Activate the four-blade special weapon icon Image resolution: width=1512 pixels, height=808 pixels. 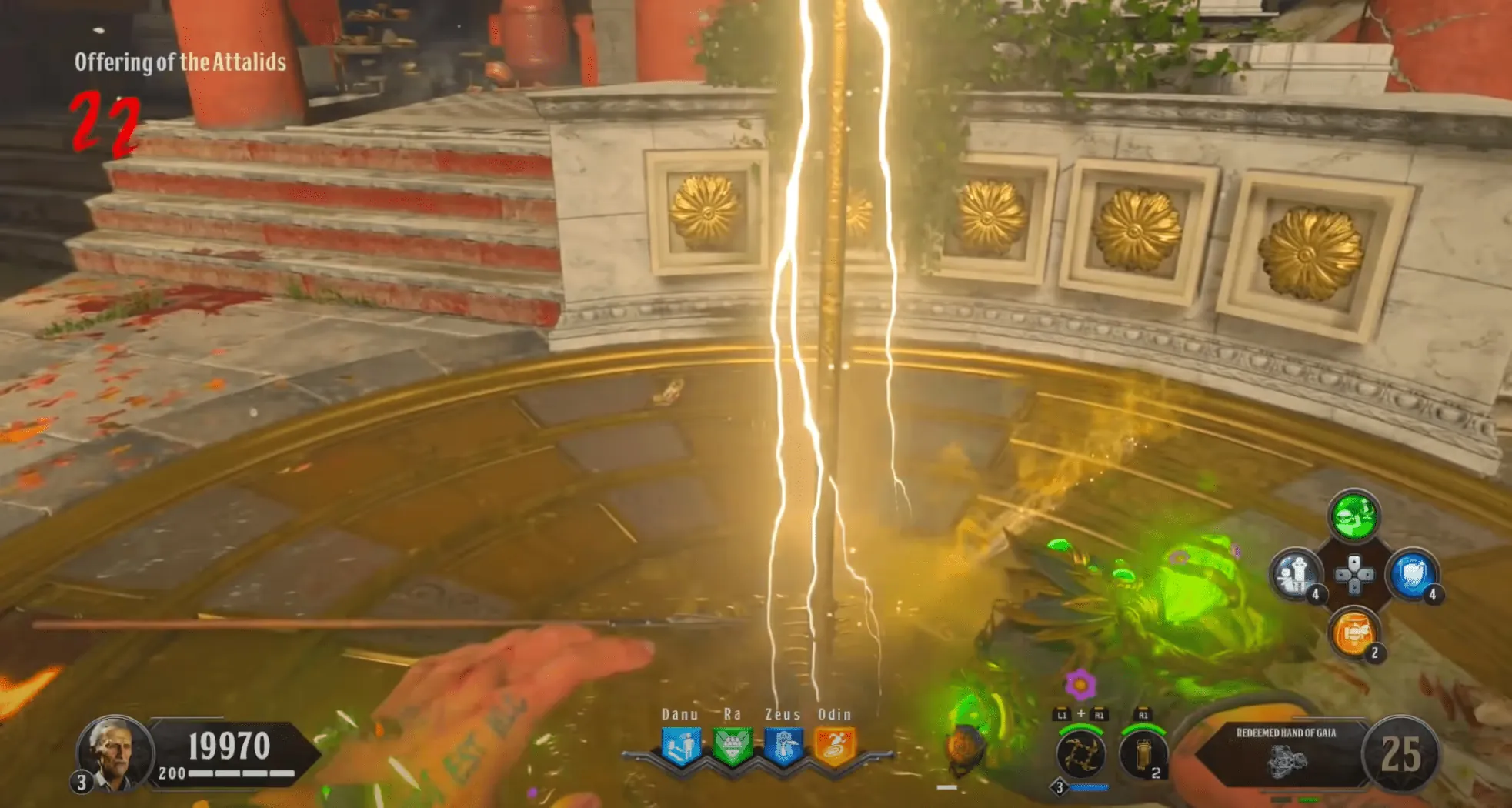(x=1080, y=754)
